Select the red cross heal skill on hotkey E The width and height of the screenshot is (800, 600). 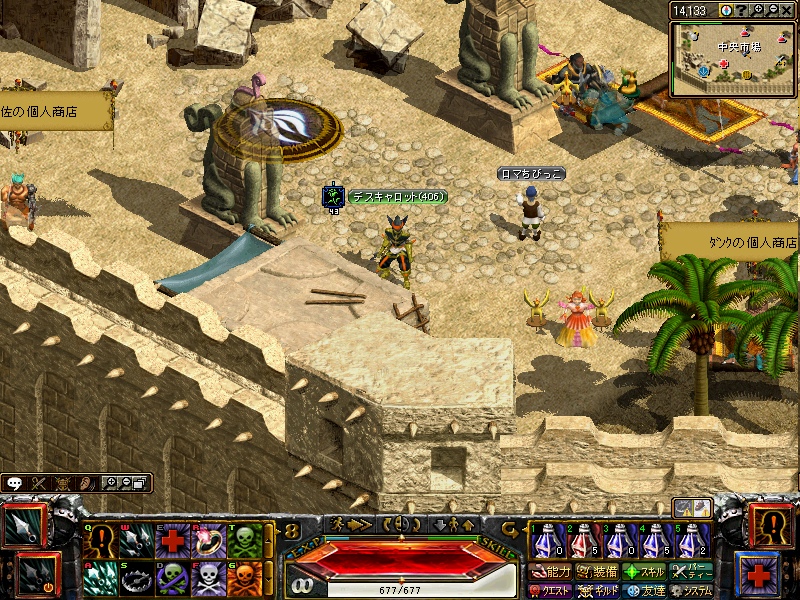[x=172, y=541]
